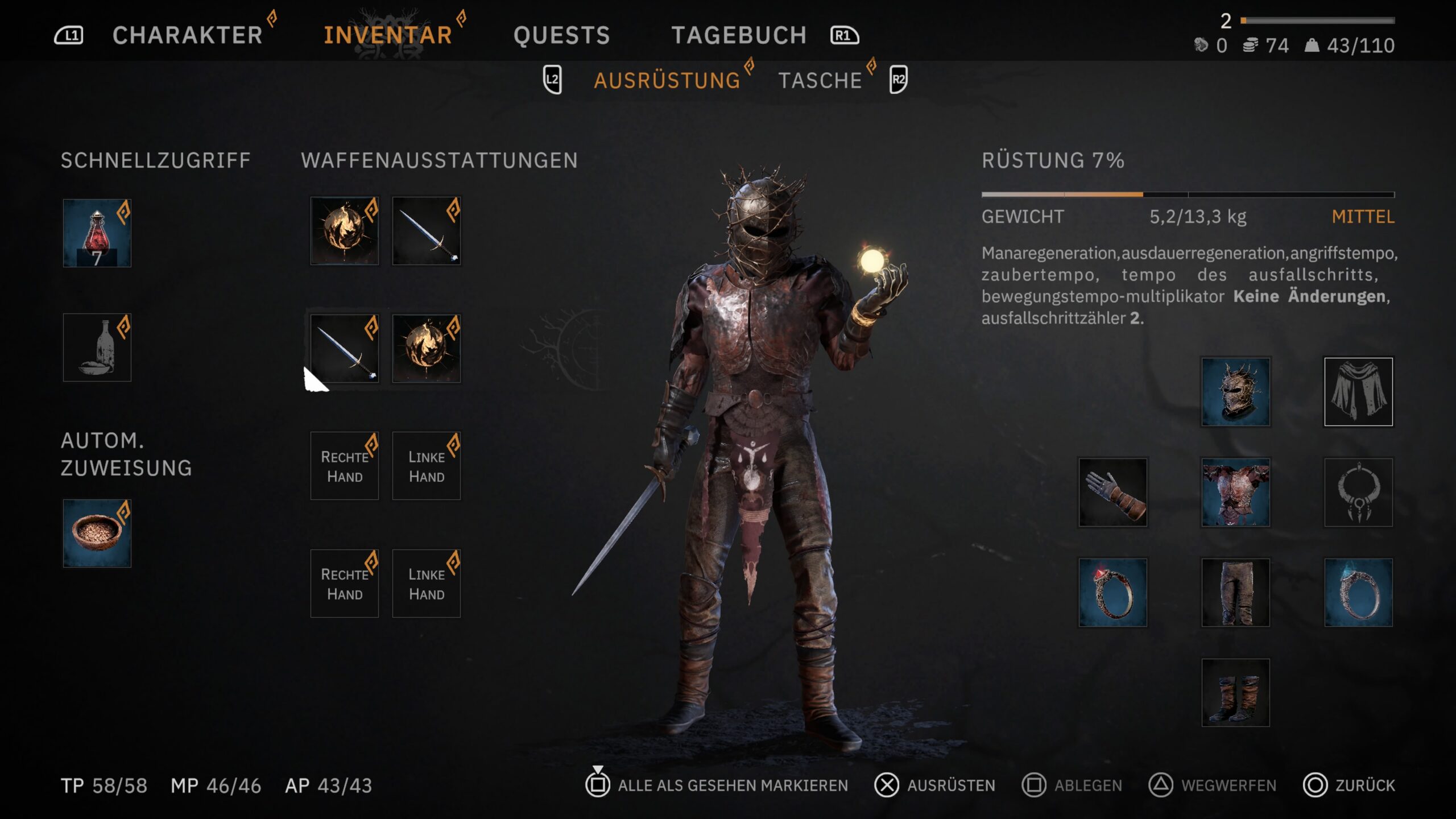1456x819 pixels.
Task: Open the Tagebuch tab
Action: point(739,35)
